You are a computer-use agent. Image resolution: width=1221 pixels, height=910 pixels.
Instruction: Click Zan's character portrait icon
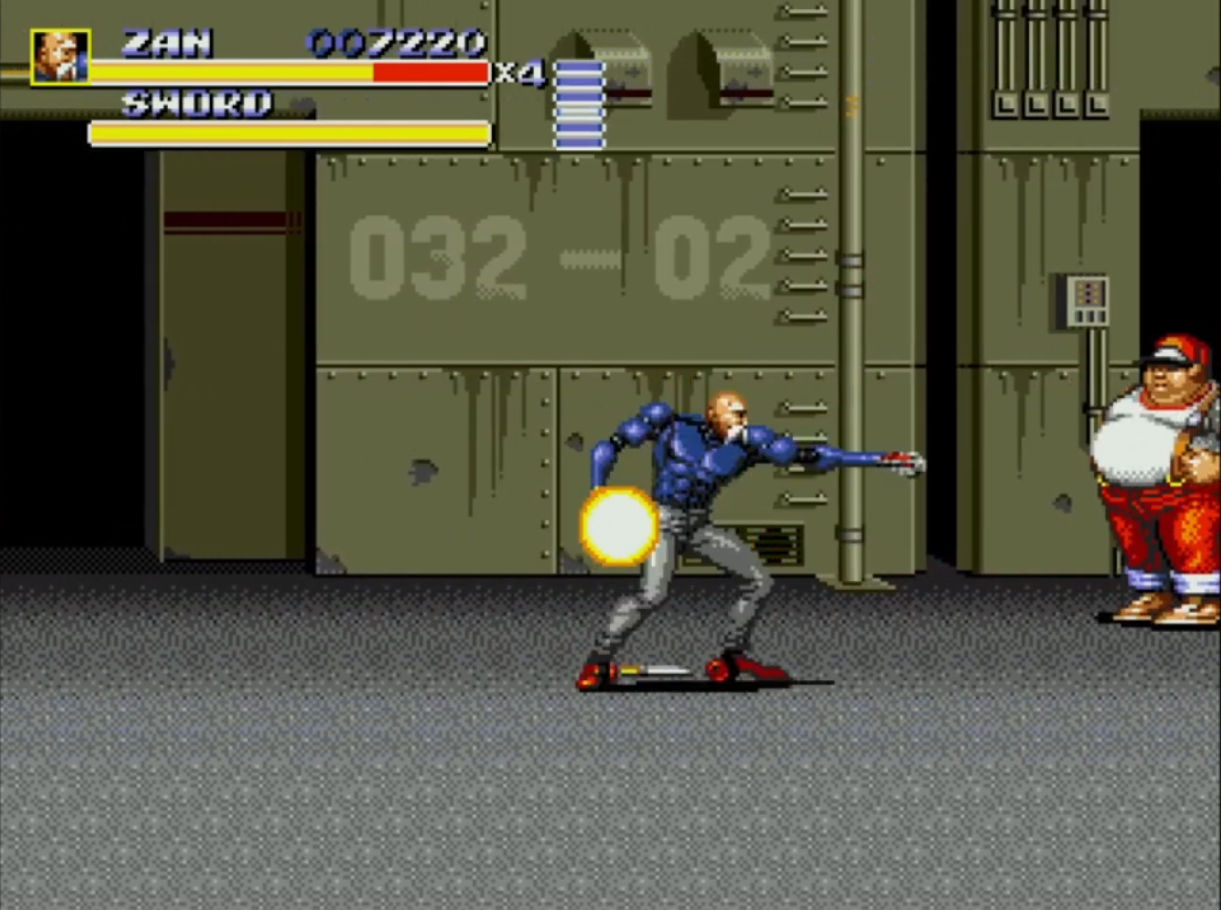pos(60,57)
